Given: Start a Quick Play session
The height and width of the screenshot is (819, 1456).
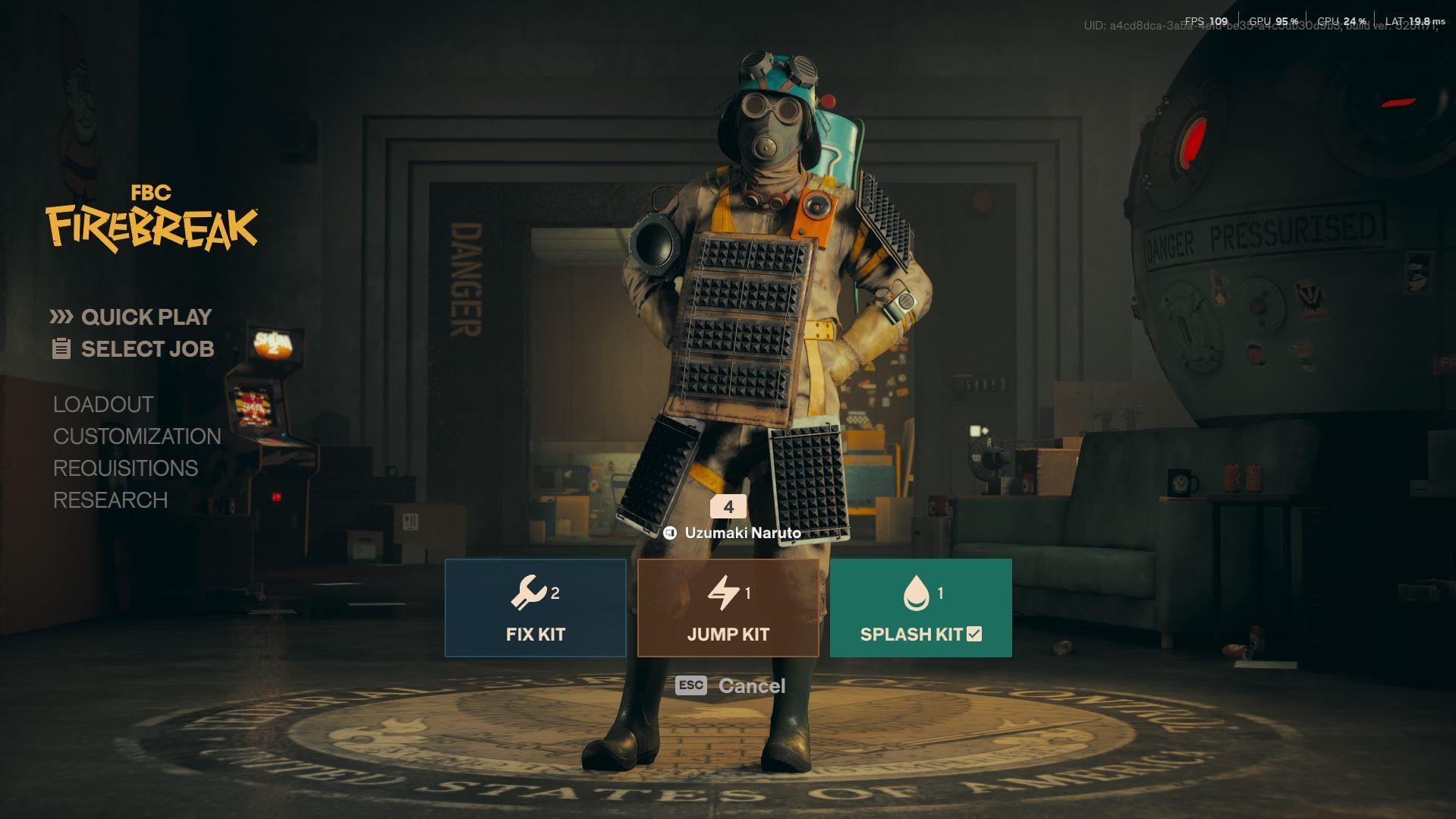Looking at the screenshot, I should pyautogui.click(x=146, y=317).
